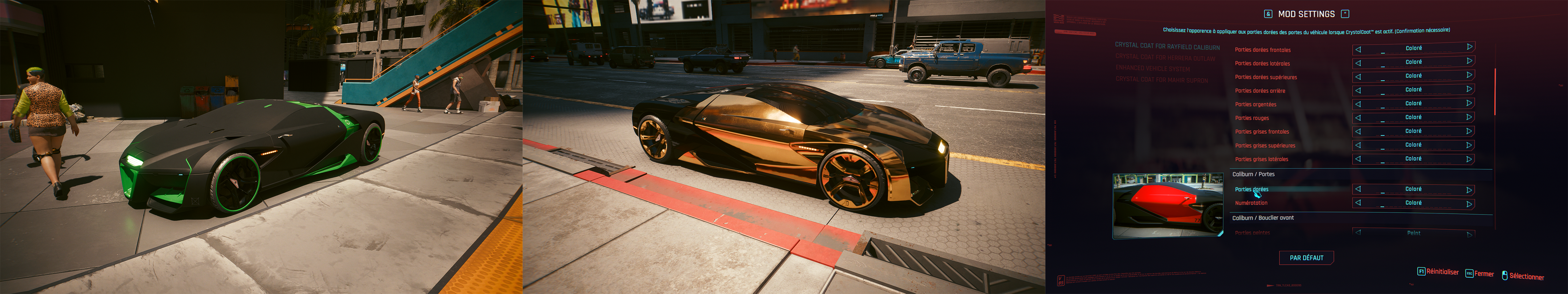Image resolution: width=1568 pixels, height=294 pixels.
Task: Click the settings list scrollbar
Action: pos(1495,91)
